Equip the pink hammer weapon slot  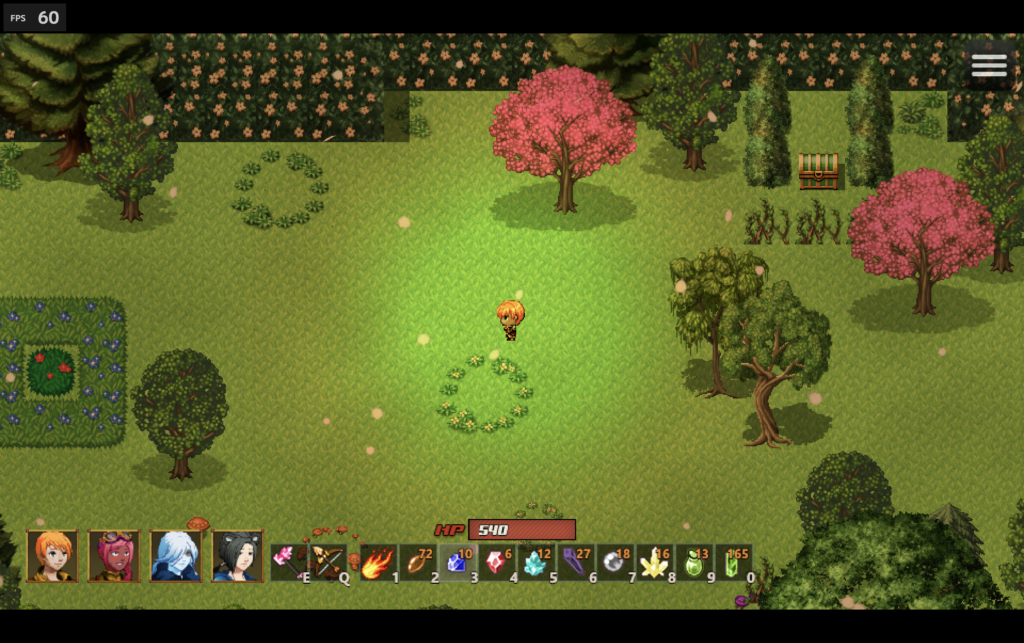pos(288,562)
